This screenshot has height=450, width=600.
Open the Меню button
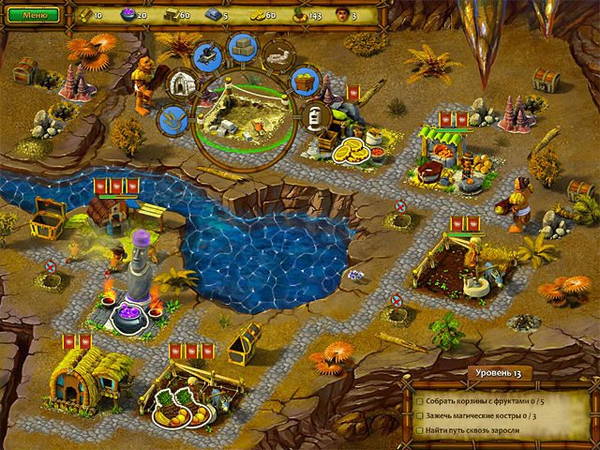click(34, 15)
